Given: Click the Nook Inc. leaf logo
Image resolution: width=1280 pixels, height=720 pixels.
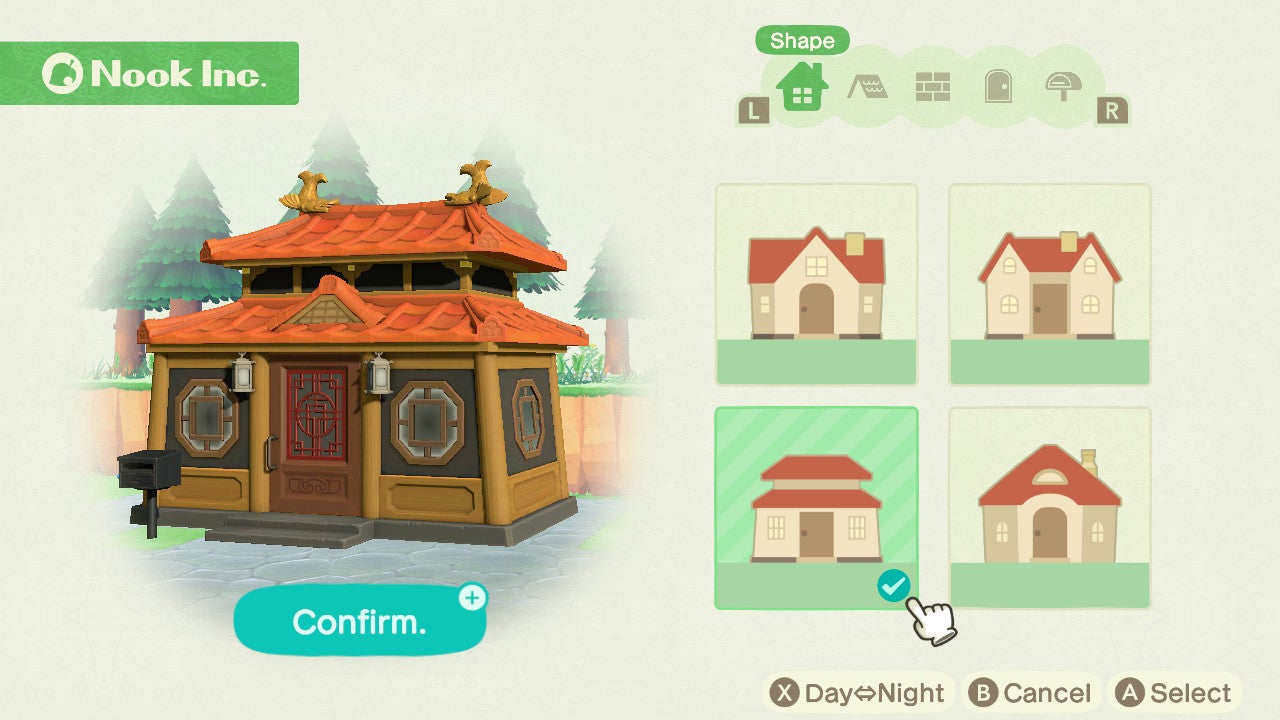Looking at the screenshot, I should [65, 72].
